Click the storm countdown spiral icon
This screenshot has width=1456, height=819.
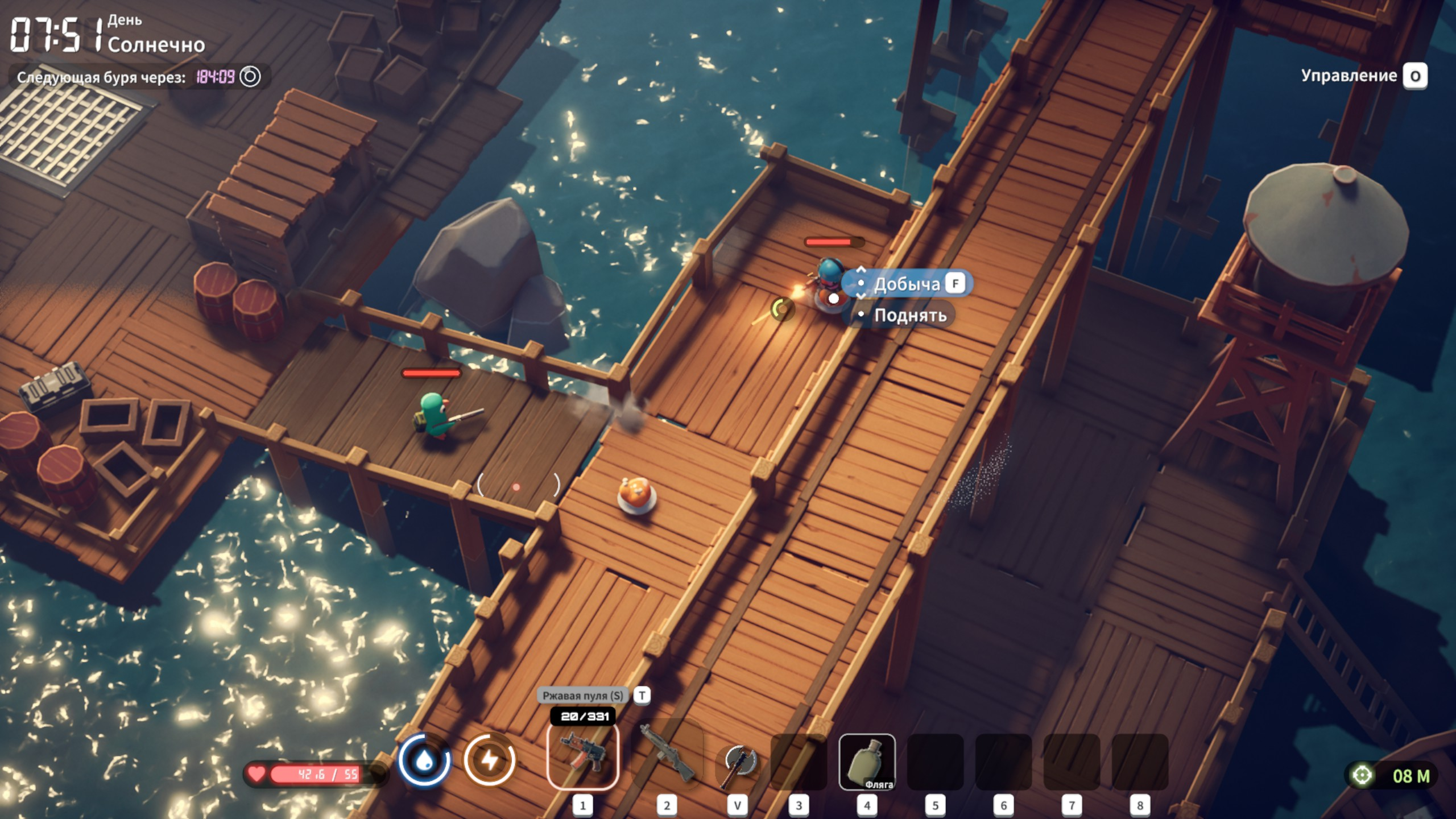coord(250,77)
